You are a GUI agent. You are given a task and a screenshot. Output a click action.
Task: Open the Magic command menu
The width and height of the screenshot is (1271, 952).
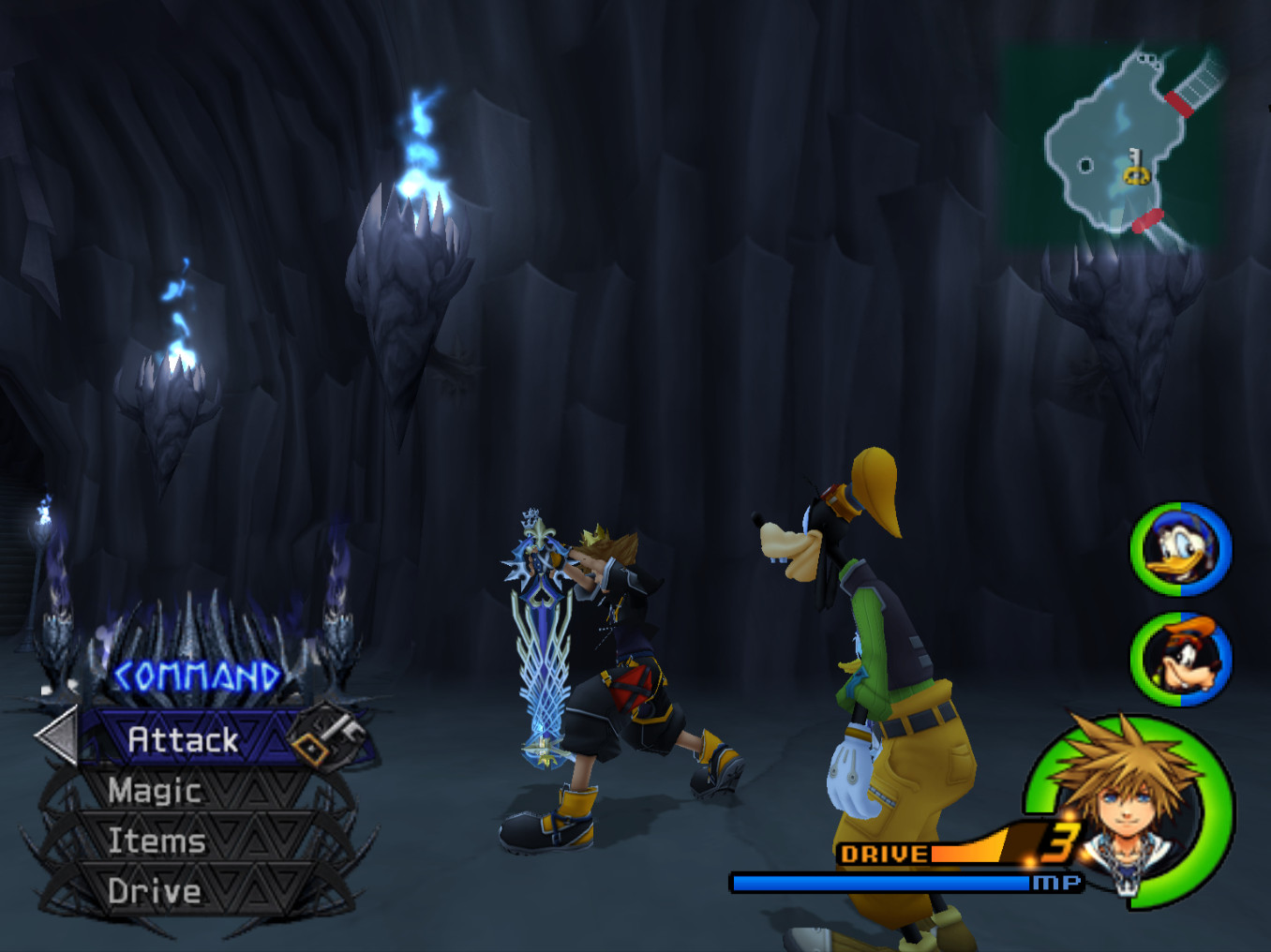pos(153,791)
